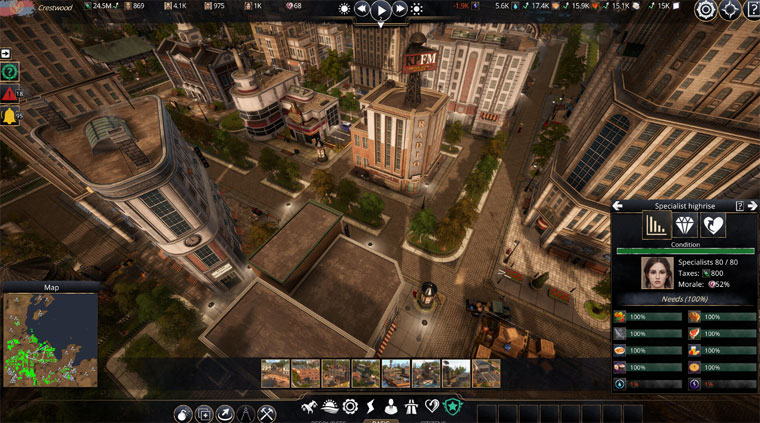Viewport: 760px width, 423px height.
Task: Click the crosshair target button
Action: pos(731,10)
